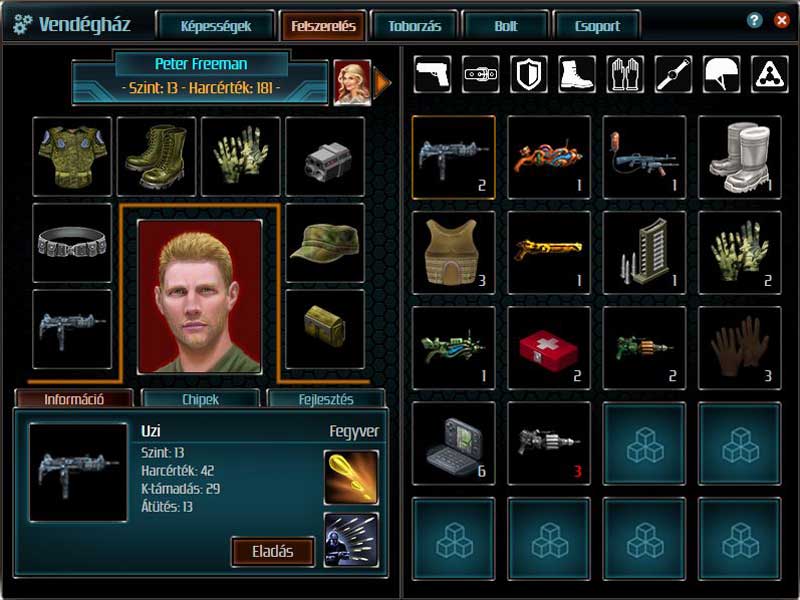Sell the Uzi with Eladás
Screen dimensions: 800x600
pos(273,551)
